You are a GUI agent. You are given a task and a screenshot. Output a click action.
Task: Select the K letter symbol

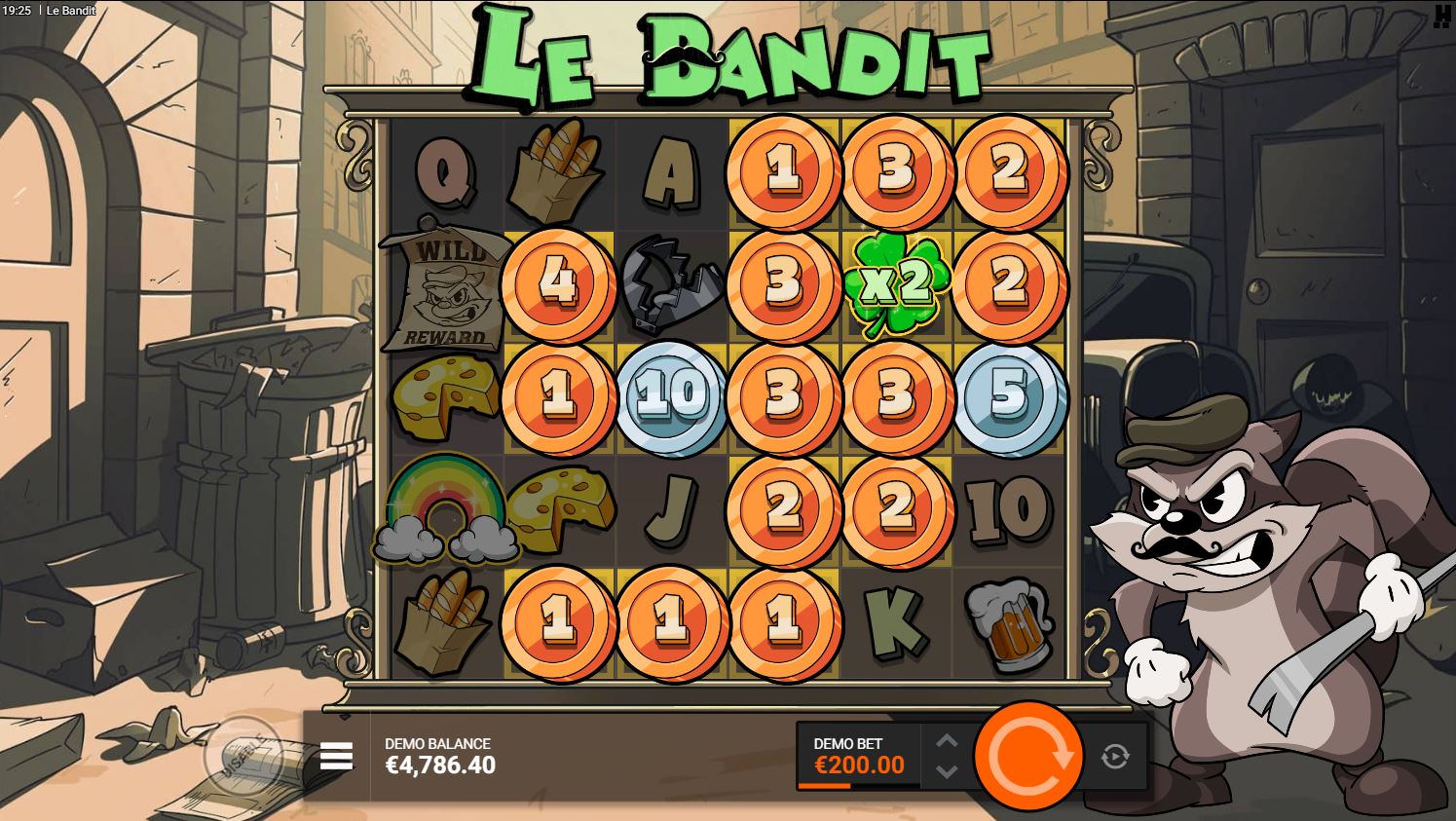(896, 621)
